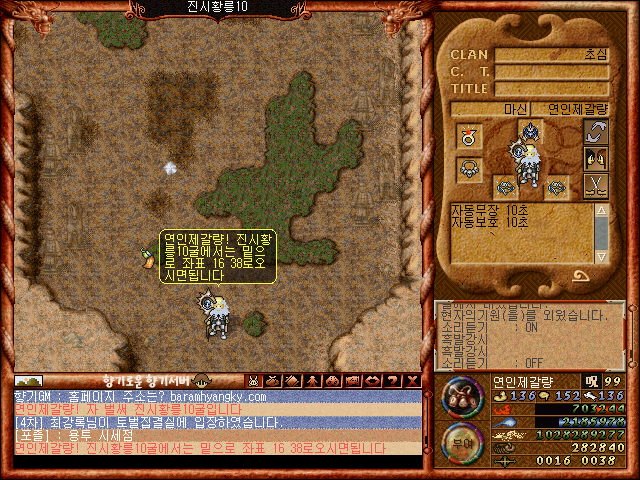Click the two faces button
Image resolution: width=640 pixels, height=480 pixels.
tap(596, 159)
